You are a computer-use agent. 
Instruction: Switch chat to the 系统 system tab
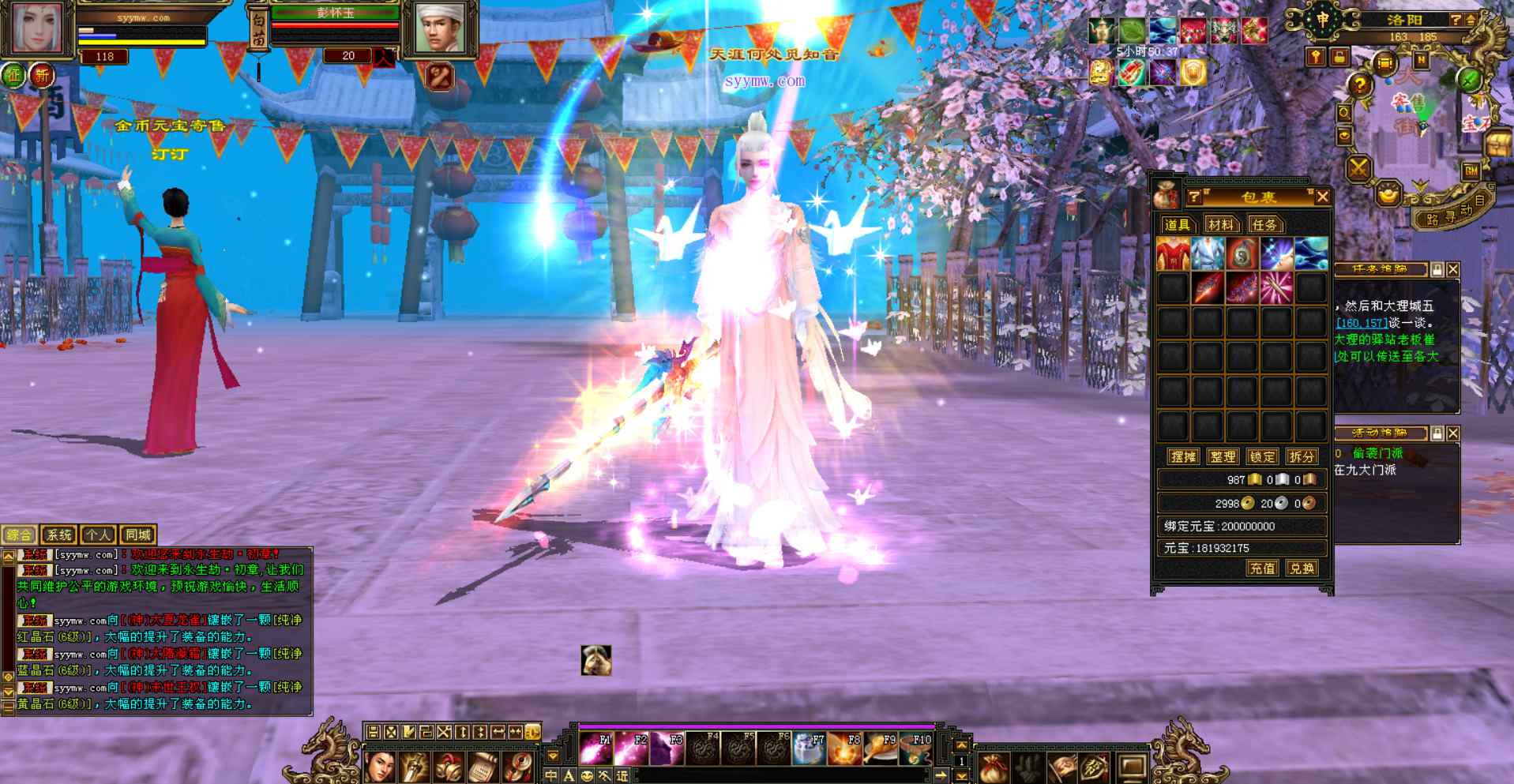click(58, 535)
